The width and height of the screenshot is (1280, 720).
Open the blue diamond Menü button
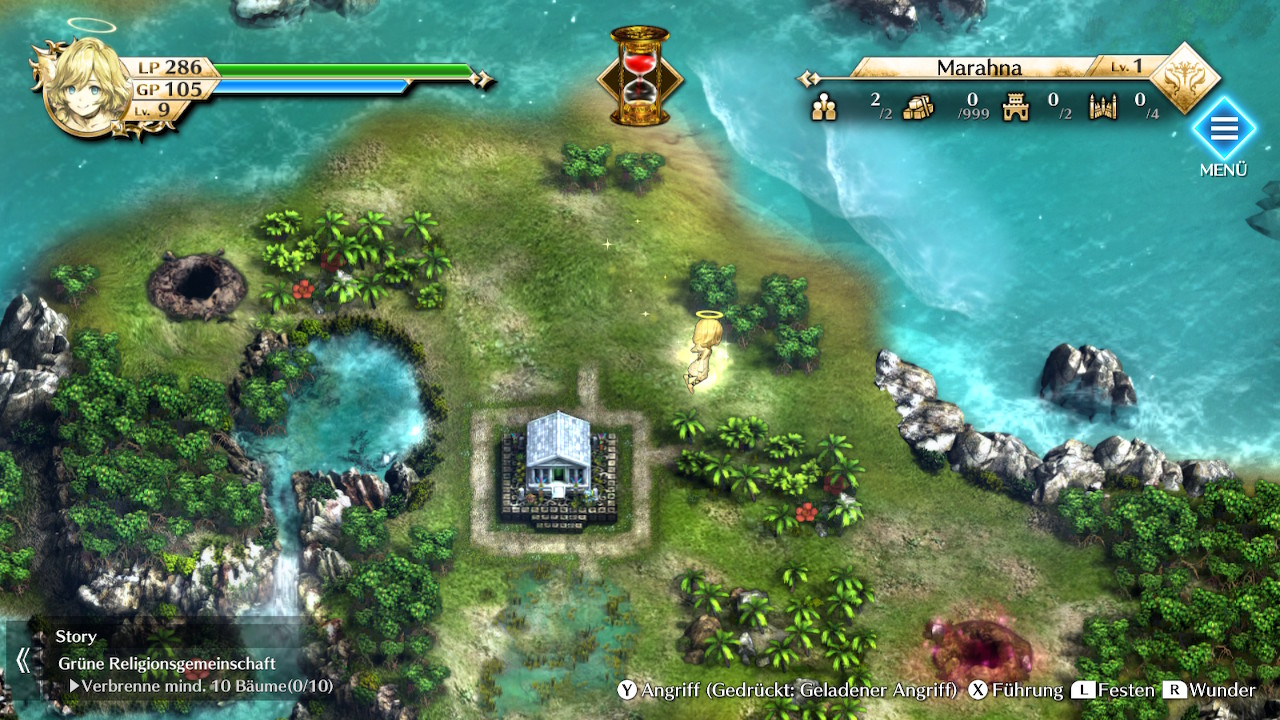[x=1223, y=130]
